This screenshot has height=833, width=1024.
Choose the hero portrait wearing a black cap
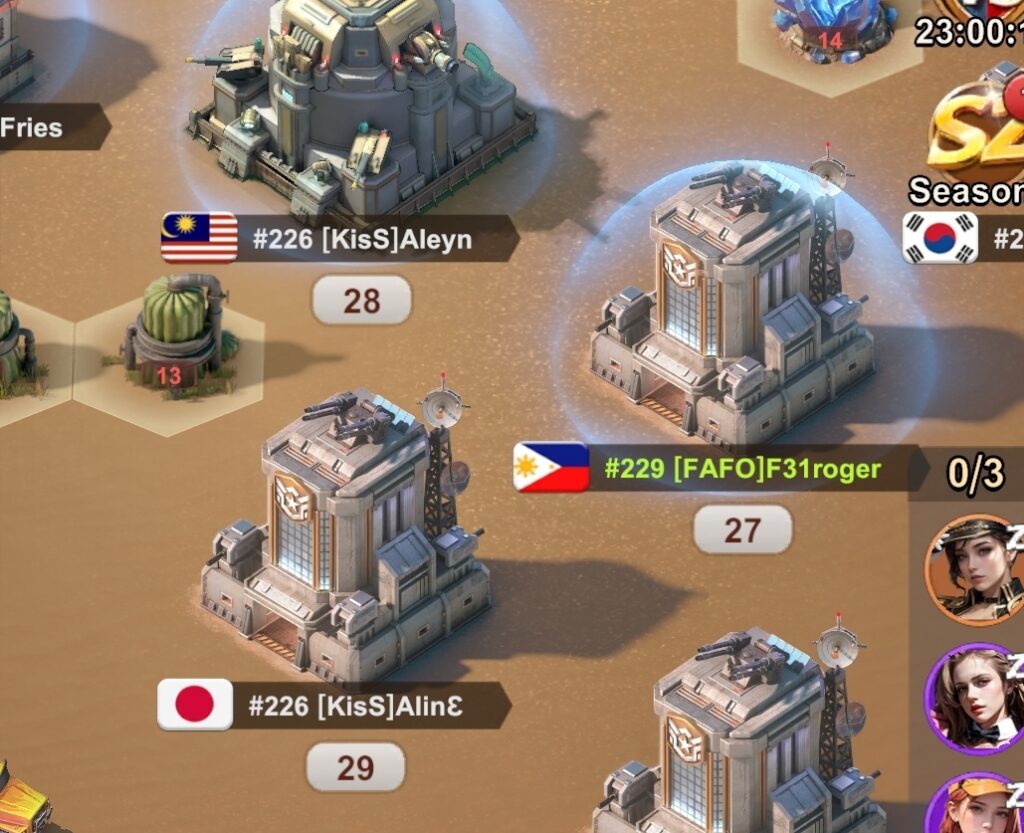[972, 569]
